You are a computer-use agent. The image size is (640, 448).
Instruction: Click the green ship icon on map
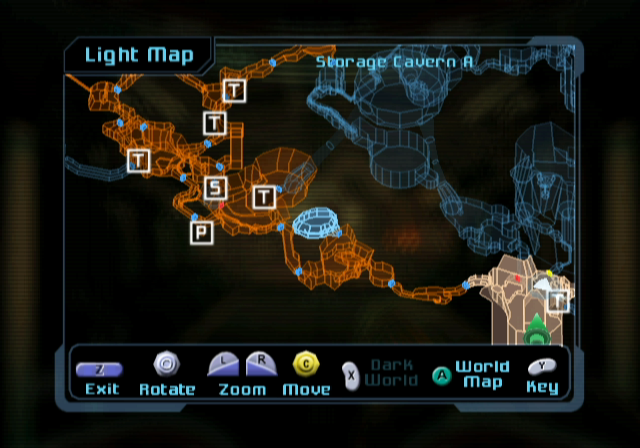[535, 328]
